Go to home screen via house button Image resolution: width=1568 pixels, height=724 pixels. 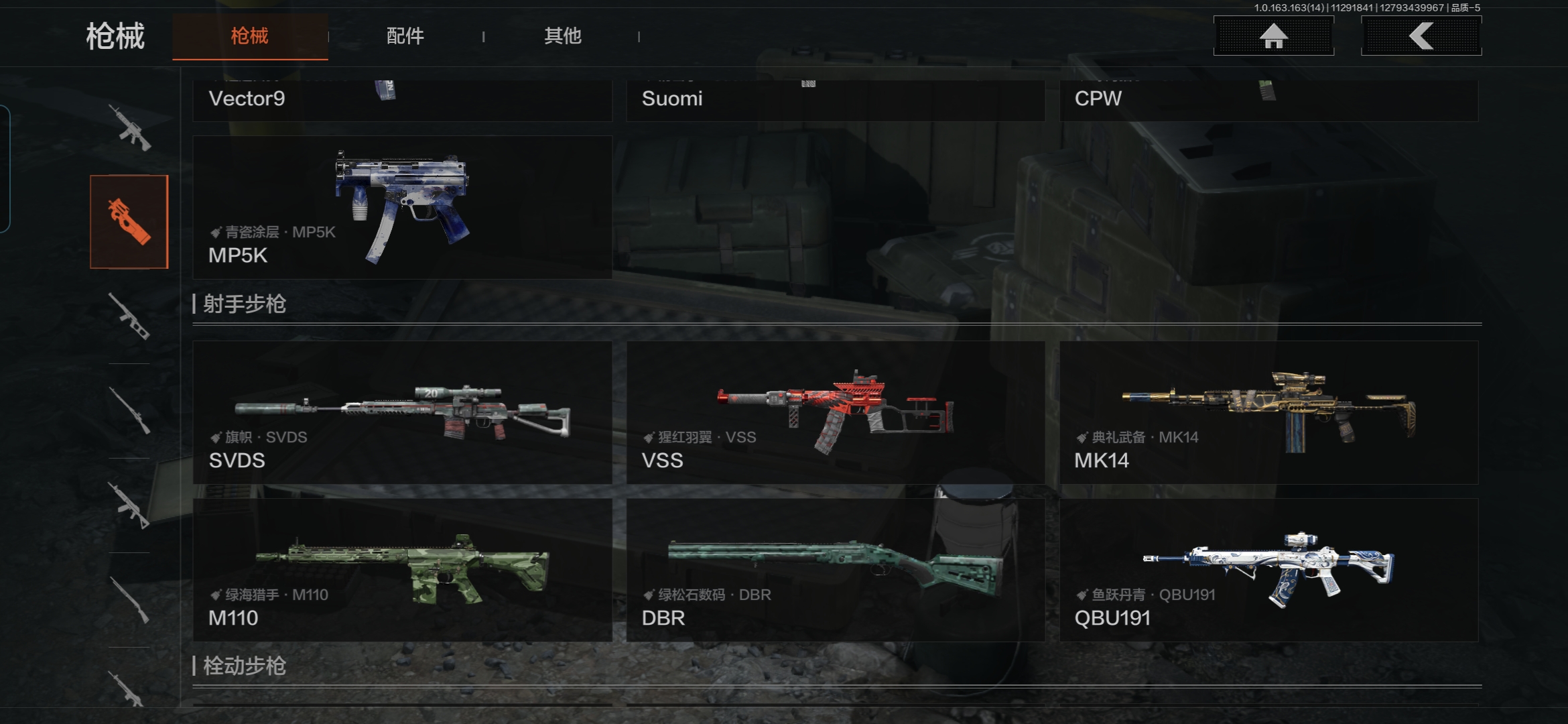tap(1273, 36)
